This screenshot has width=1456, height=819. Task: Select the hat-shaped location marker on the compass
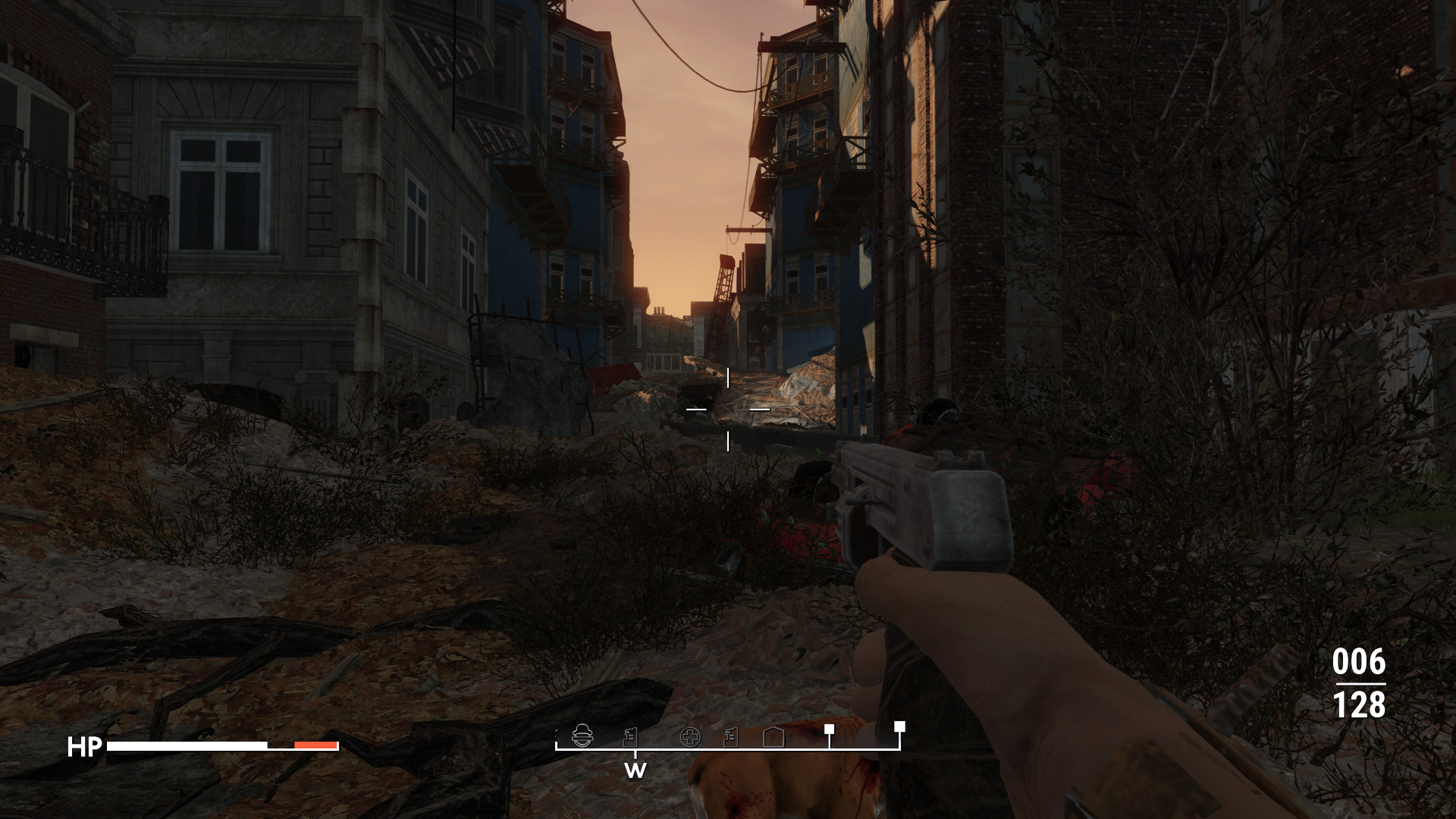coord(582,736)
